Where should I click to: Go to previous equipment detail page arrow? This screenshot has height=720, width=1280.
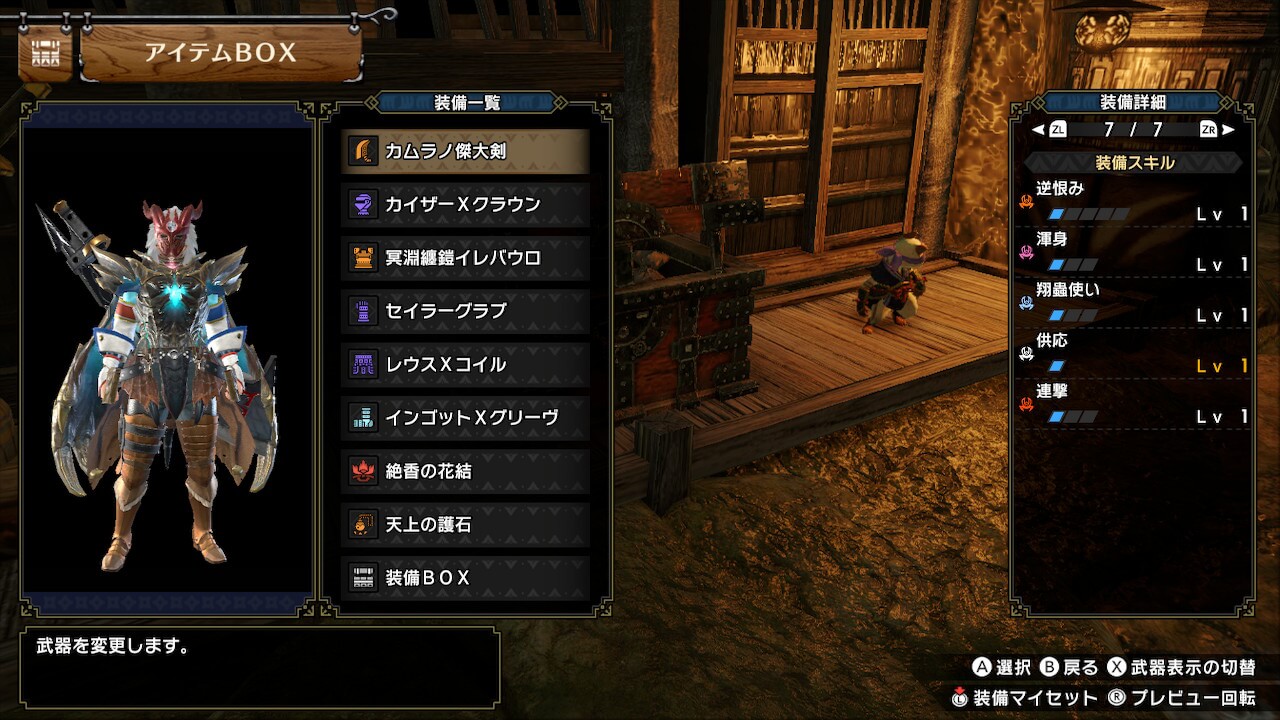pyautogui.click(x=1039, y=129)
